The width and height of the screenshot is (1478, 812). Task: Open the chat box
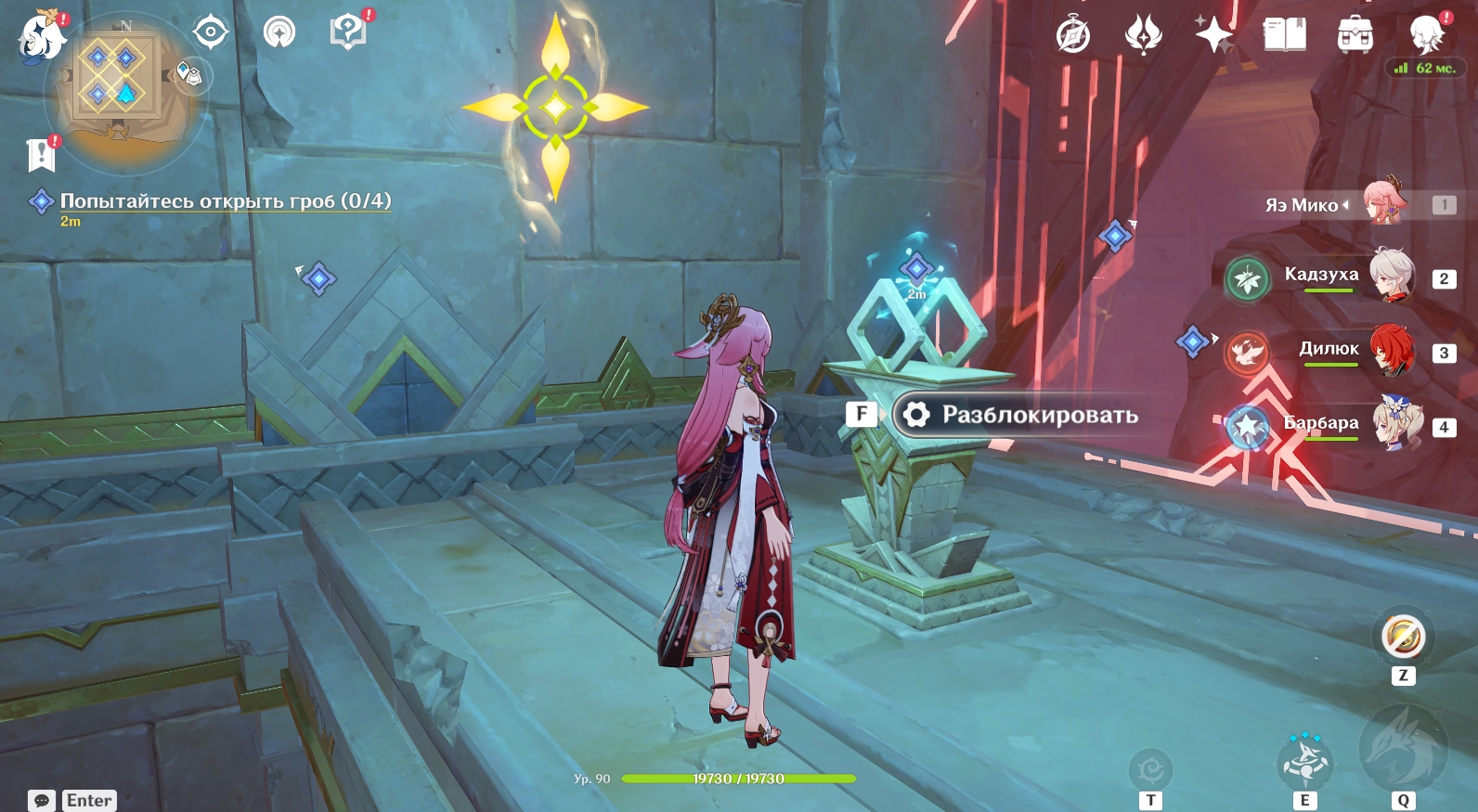click(x=72, y=800)
